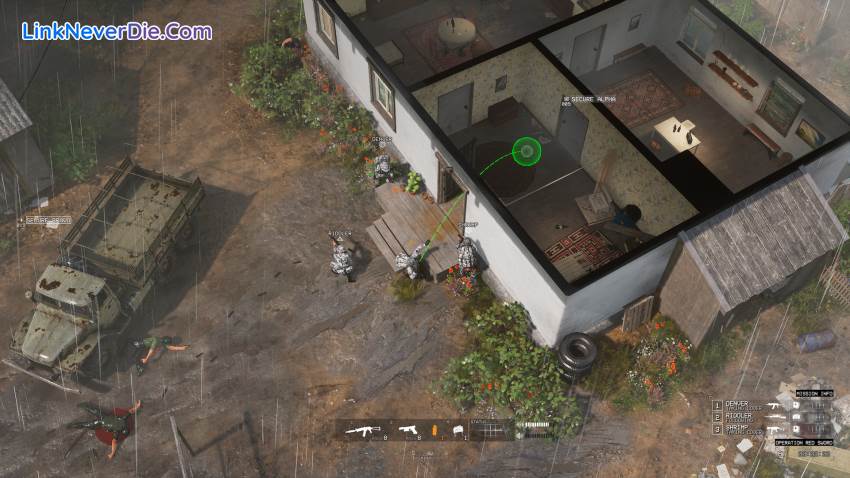Choose the orange grenade item slot

(x=434, y=430)
